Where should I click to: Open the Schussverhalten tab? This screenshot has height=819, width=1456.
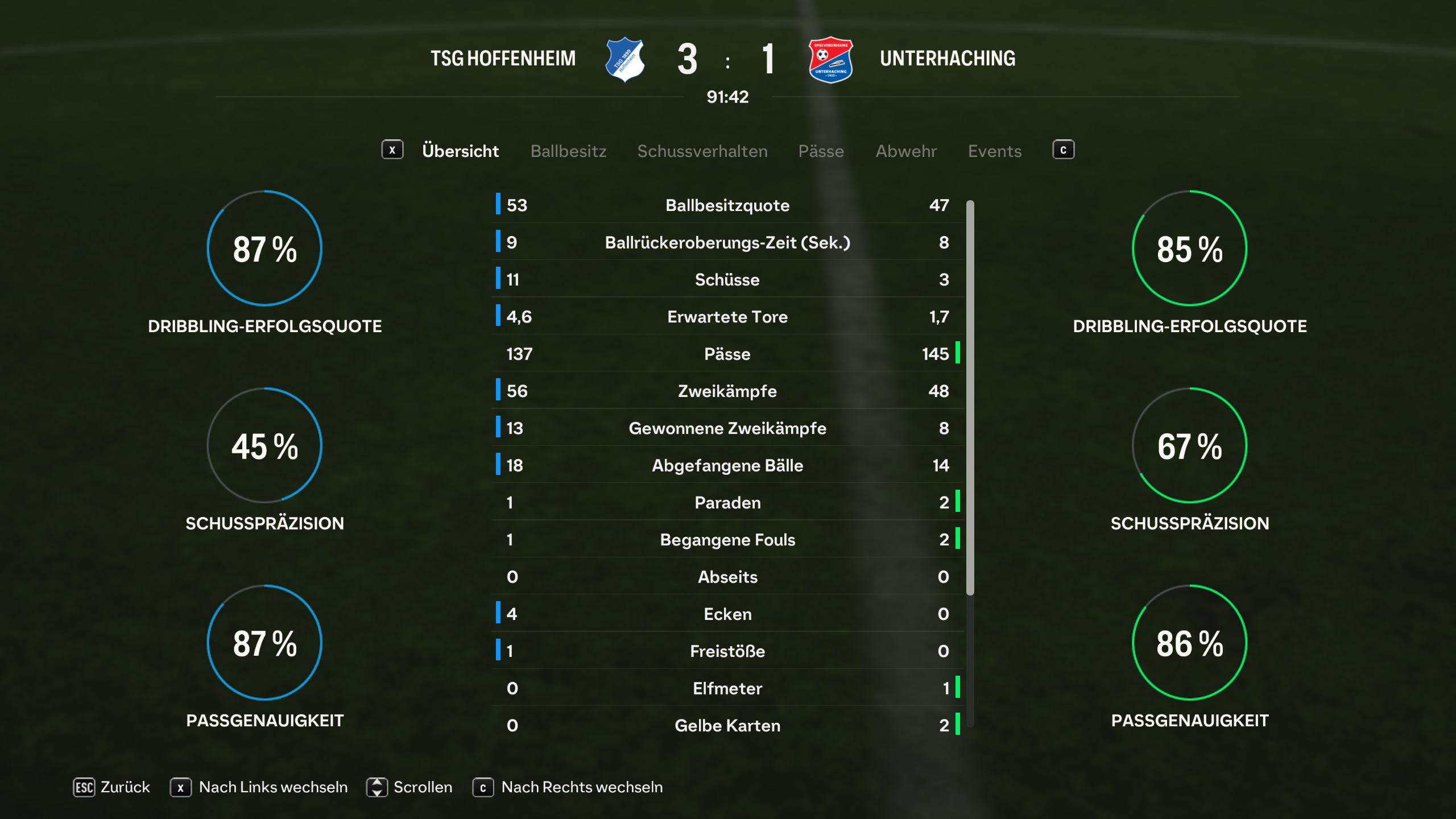tap(702, 151)
